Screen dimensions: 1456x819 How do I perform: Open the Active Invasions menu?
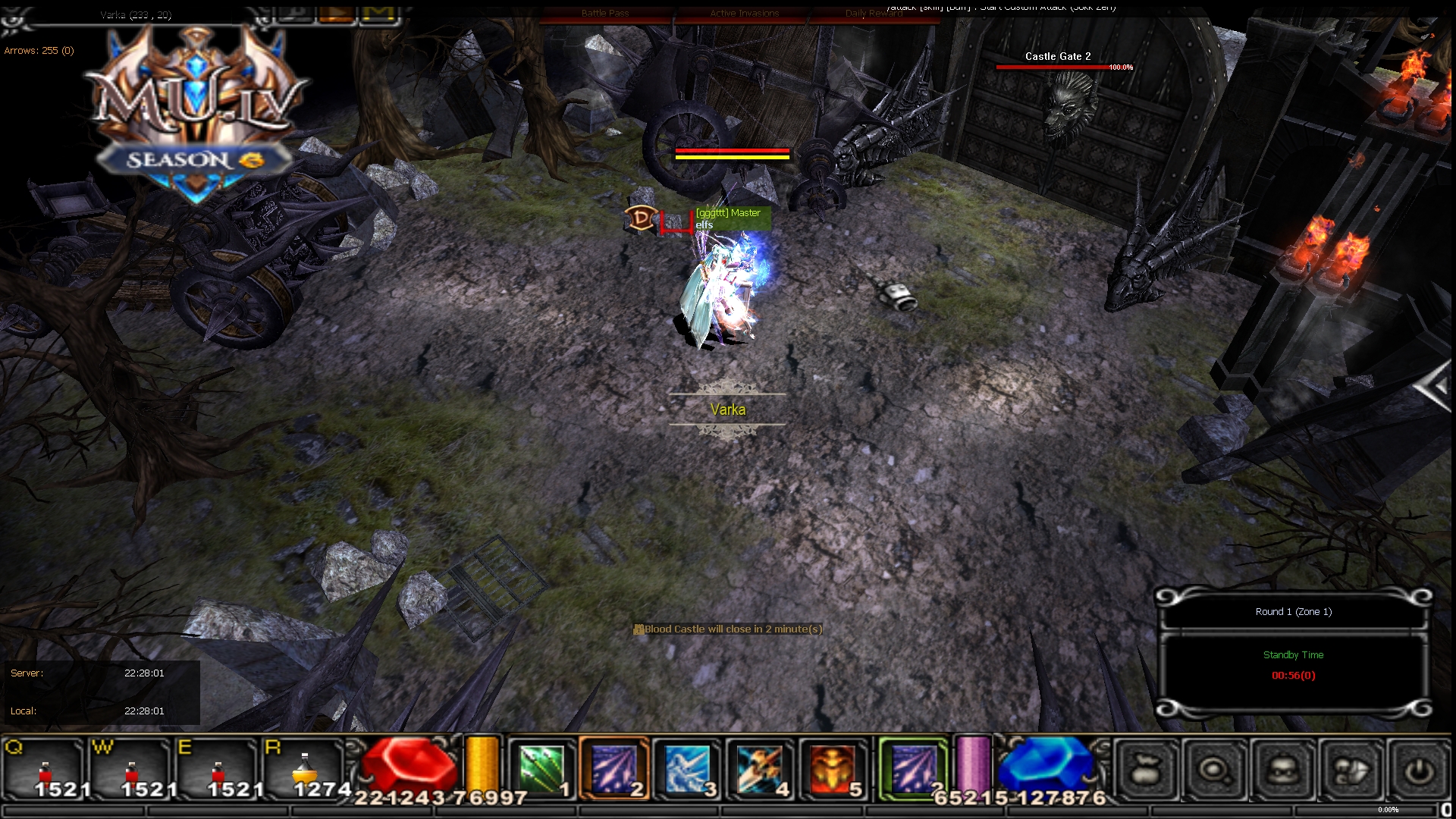coord(744,13)
